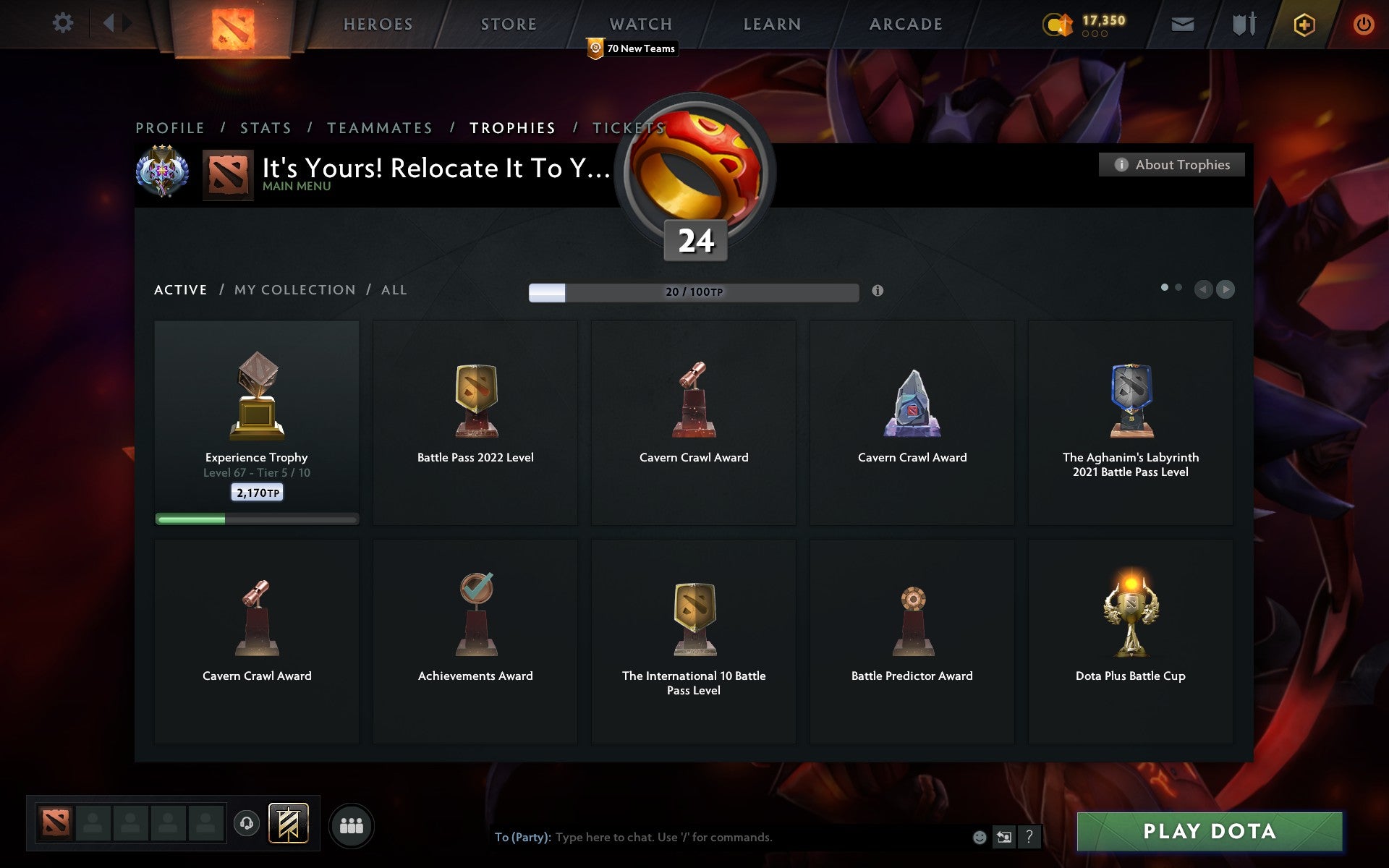Open the mail notifications icon
The width and height of the screenshot is (1389, 868).
1183,23
